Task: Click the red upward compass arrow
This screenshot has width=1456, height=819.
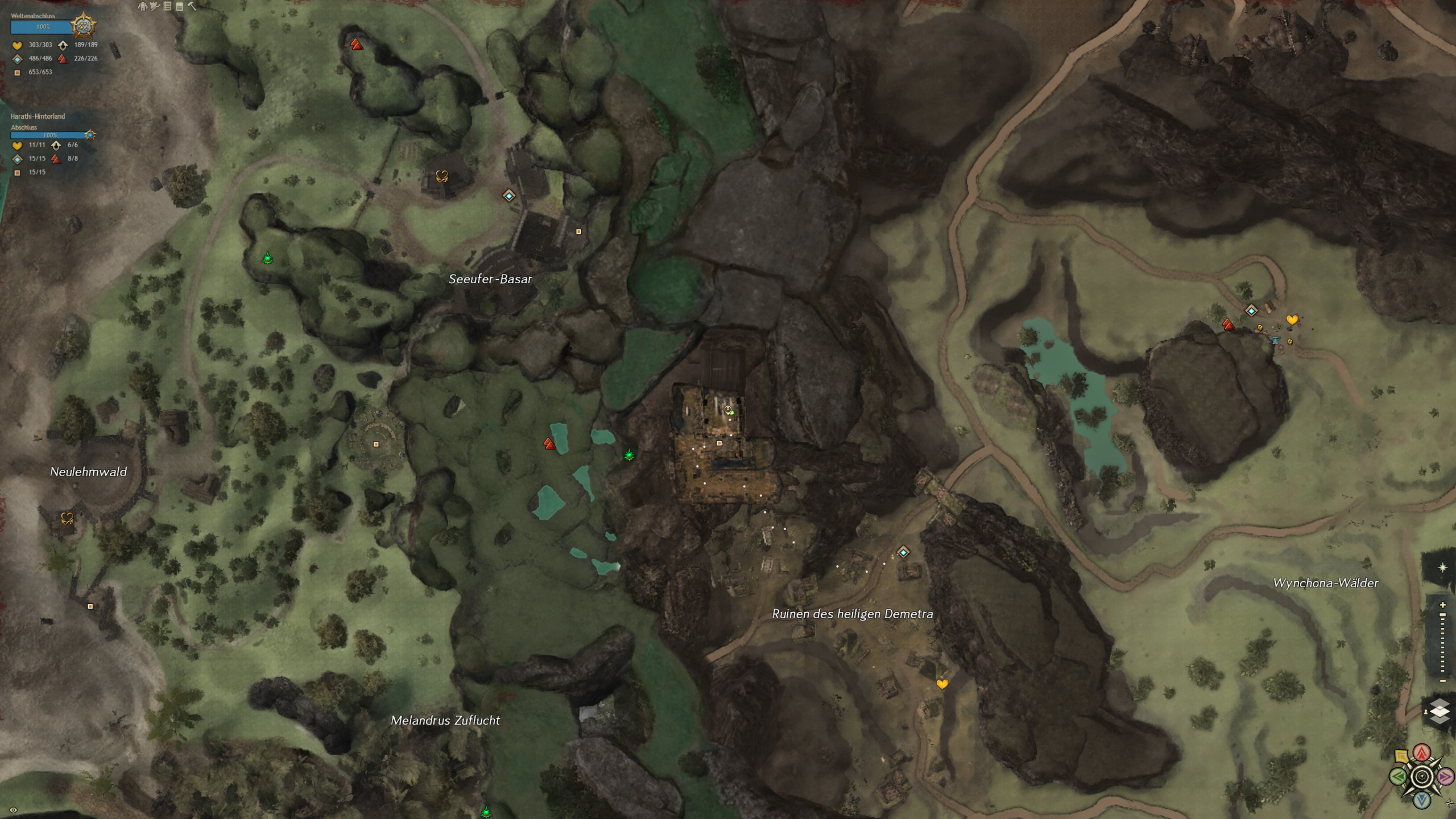Action: point(1422,752)
